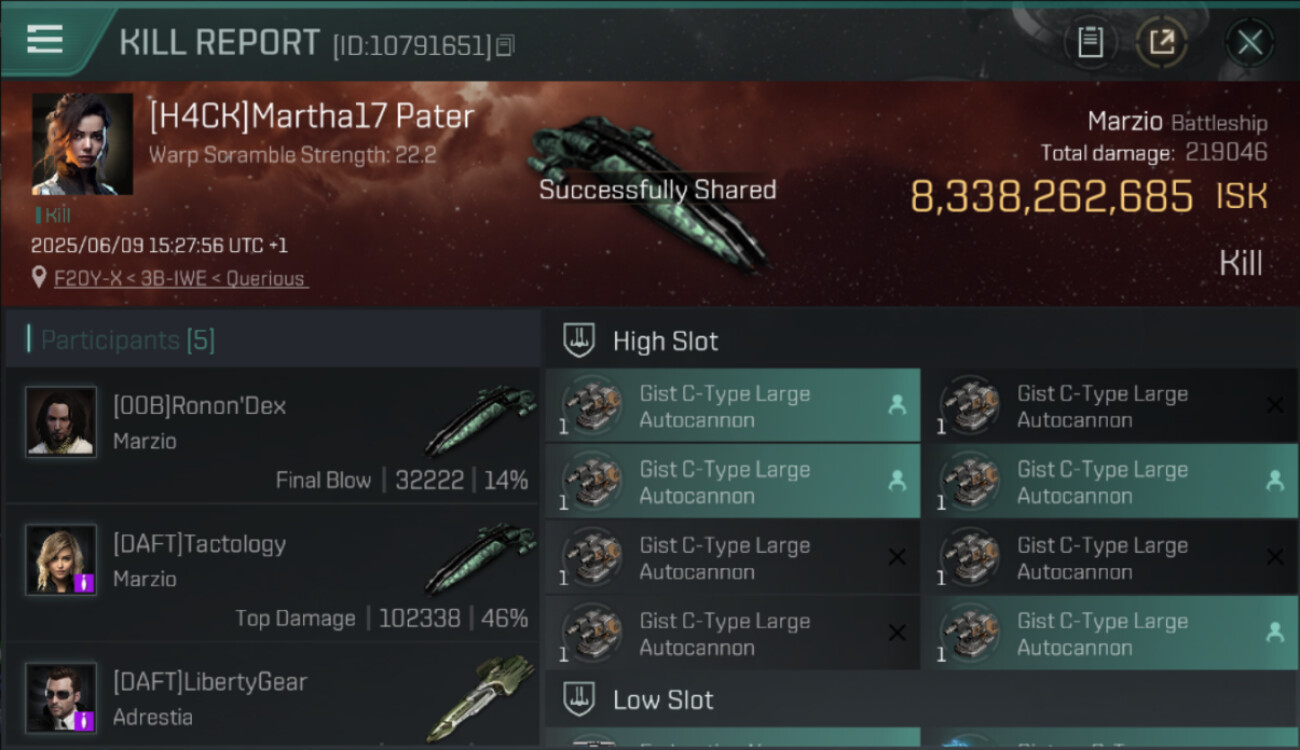This screenshot has width=1300, height=750.
Task: Open LibertyGear's character portrait
Action: 62,697
